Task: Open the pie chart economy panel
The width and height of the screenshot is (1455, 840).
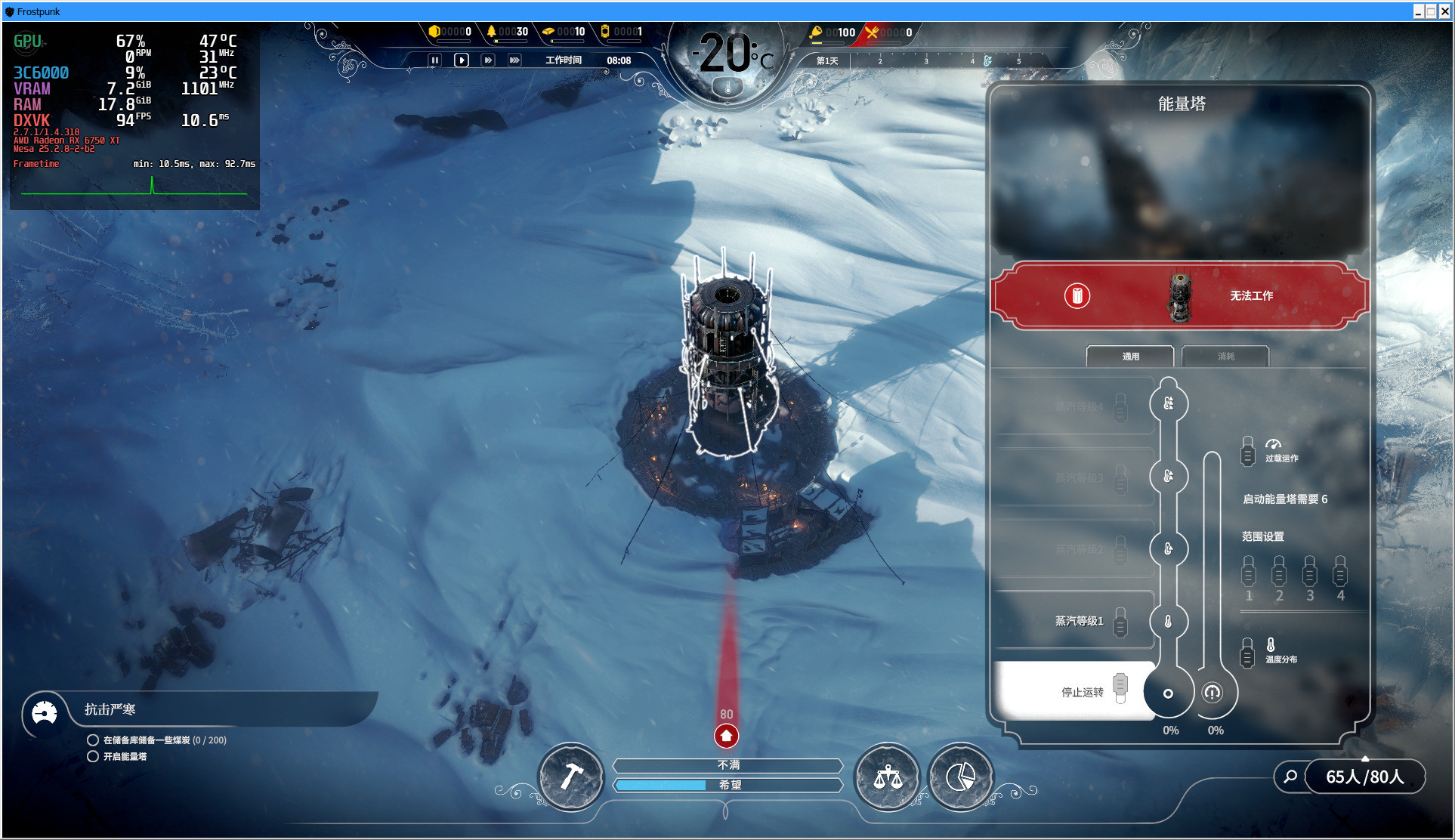Action: [960, 777]
